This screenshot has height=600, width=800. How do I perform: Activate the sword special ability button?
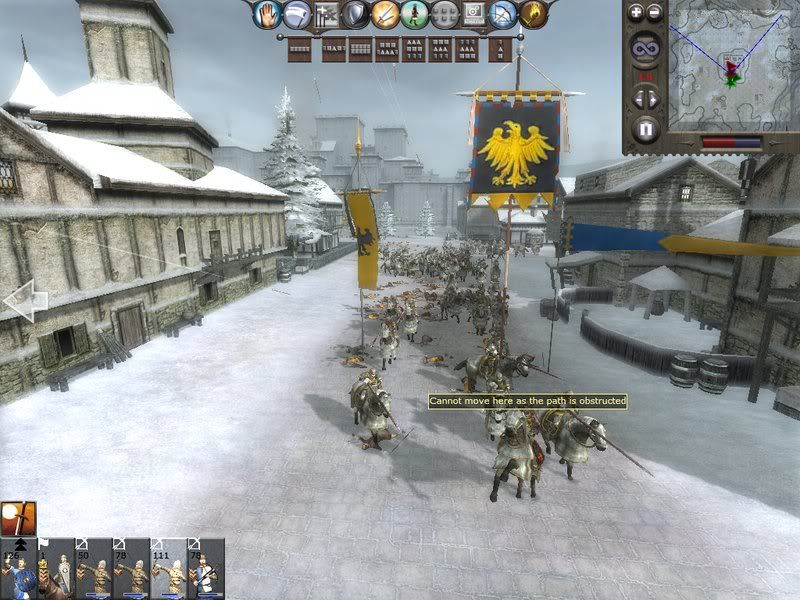[385, 14]
